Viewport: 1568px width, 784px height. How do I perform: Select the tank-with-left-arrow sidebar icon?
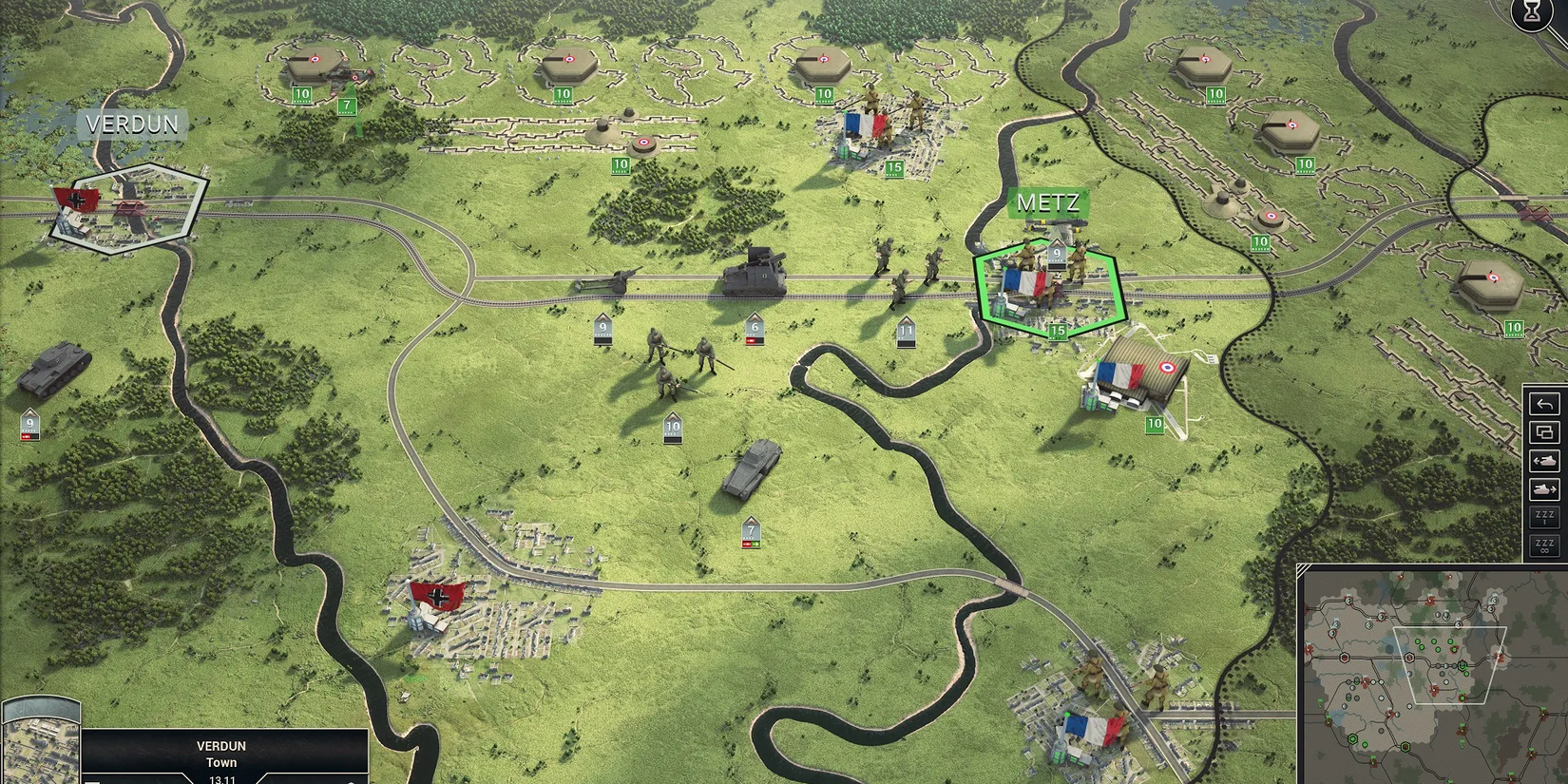(x=1543, y=461)
